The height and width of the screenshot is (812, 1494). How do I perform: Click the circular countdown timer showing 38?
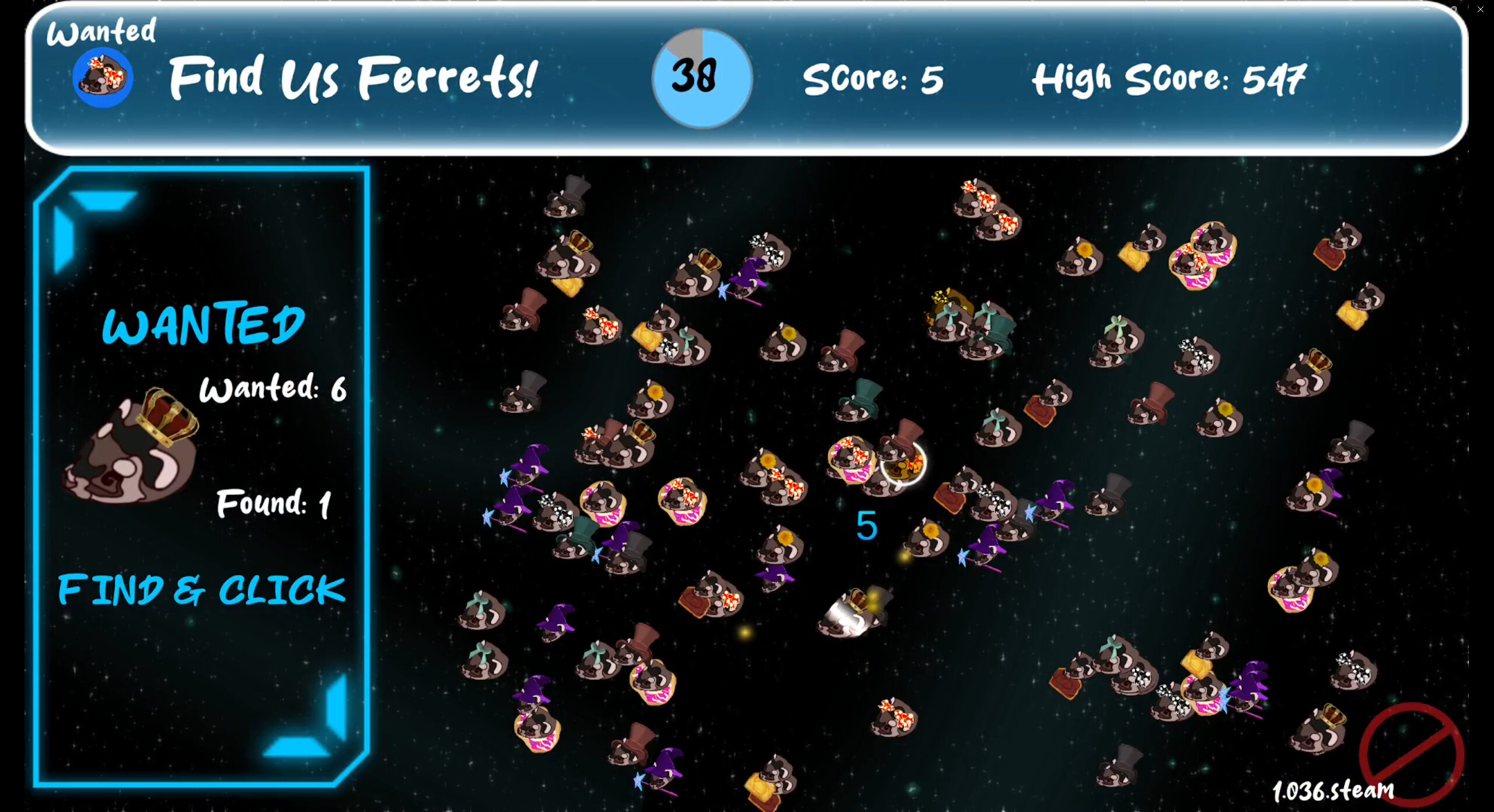click(x=700, y=79)
